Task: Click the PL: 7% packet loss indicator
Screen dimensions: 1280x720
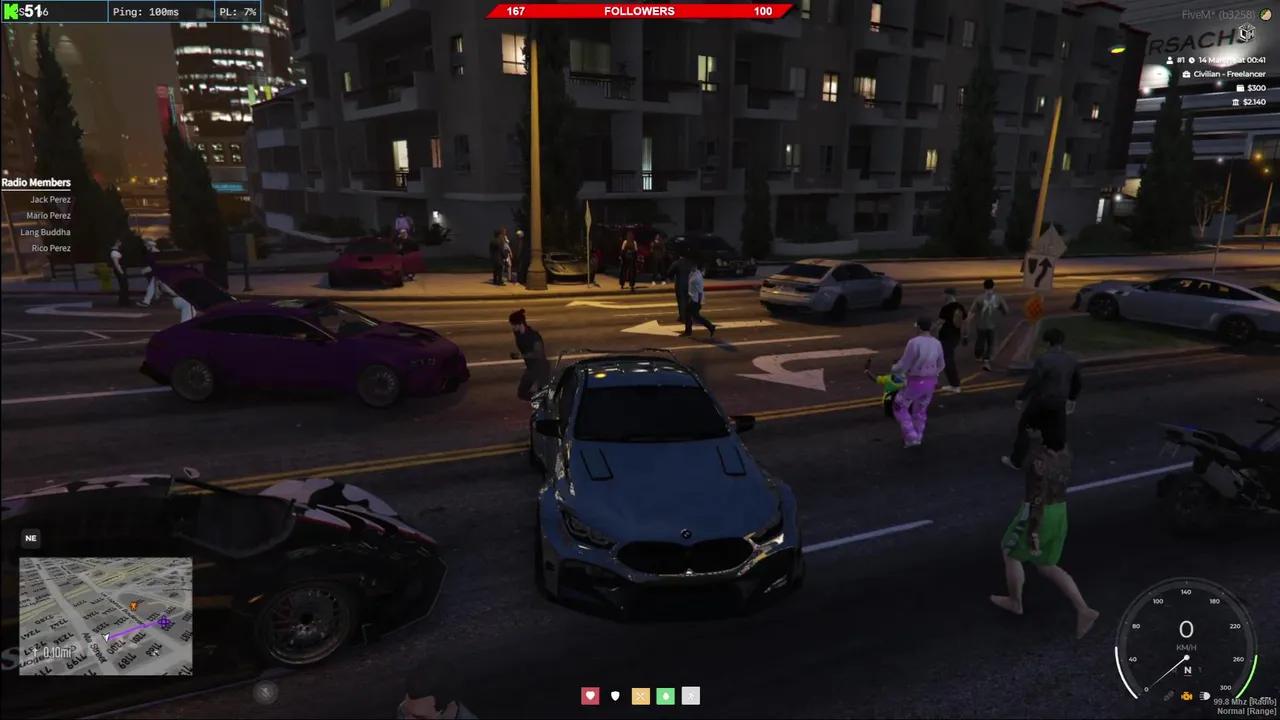Action: pyautogui.click(x=237, y=12)
